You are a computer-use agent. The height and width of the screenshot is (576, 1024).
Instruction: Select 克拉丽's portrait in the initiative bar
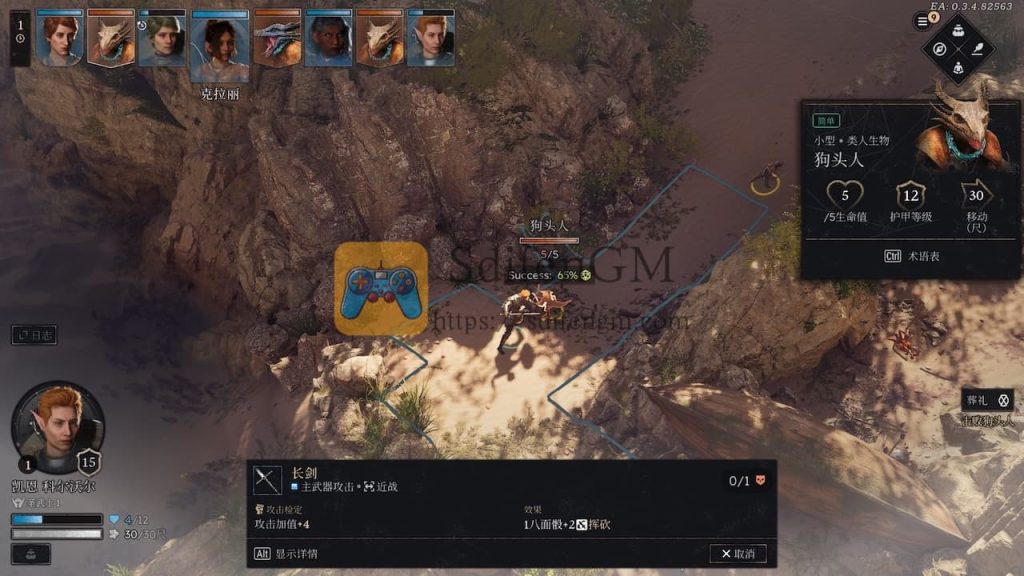tap(219, 47)
